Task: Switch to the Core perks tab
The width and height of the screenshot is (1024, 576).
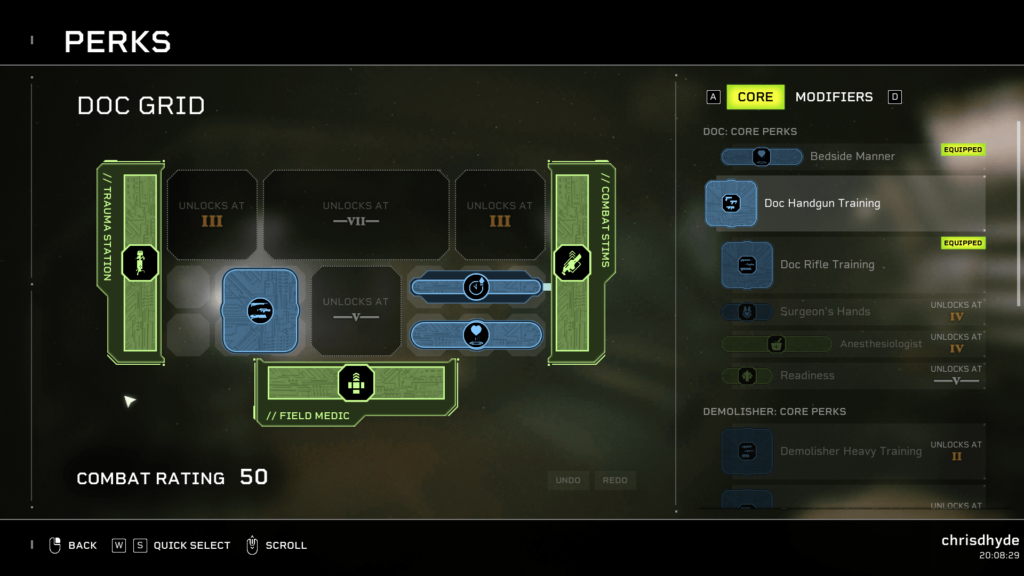Action: pyautogui.click(x=755, y=97)
